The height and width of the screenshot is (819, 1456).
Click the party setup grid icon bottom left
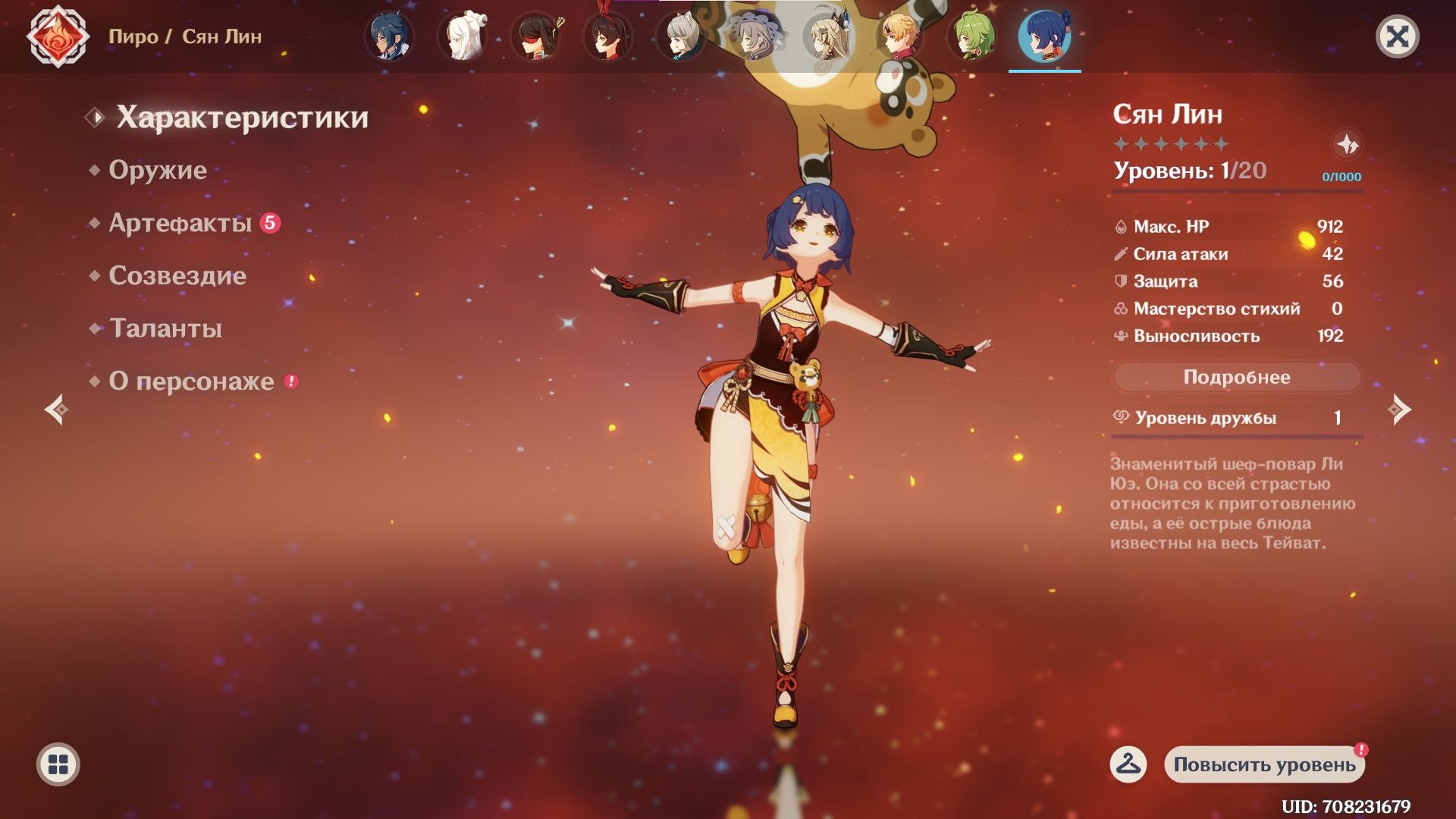[57, 764]
